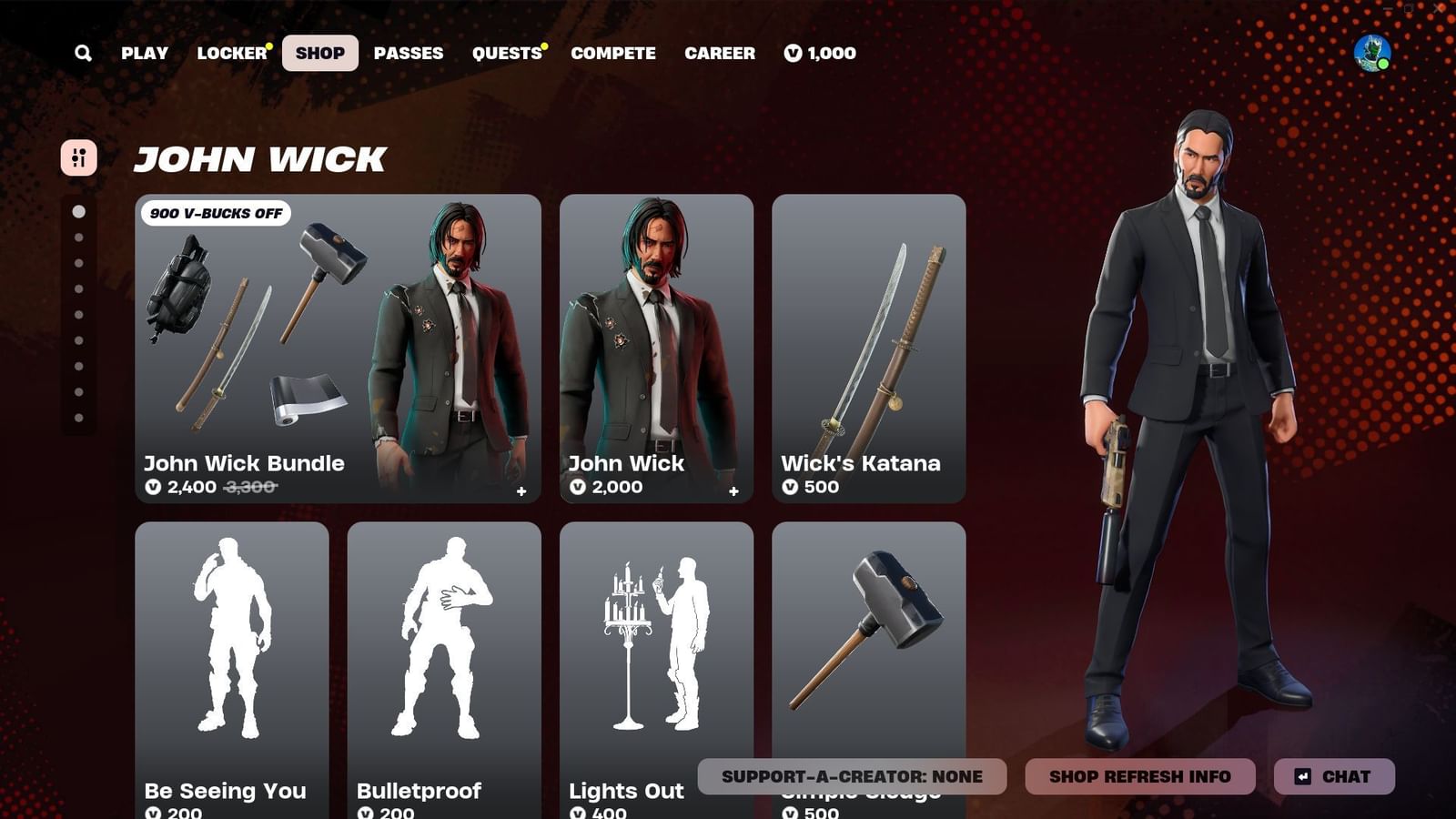Image resolution: width=1456 pixels, height=819 pixels.
Task: Click the V-Bucks coin icon on Wick's Katana price
Action: click(791, 488)
